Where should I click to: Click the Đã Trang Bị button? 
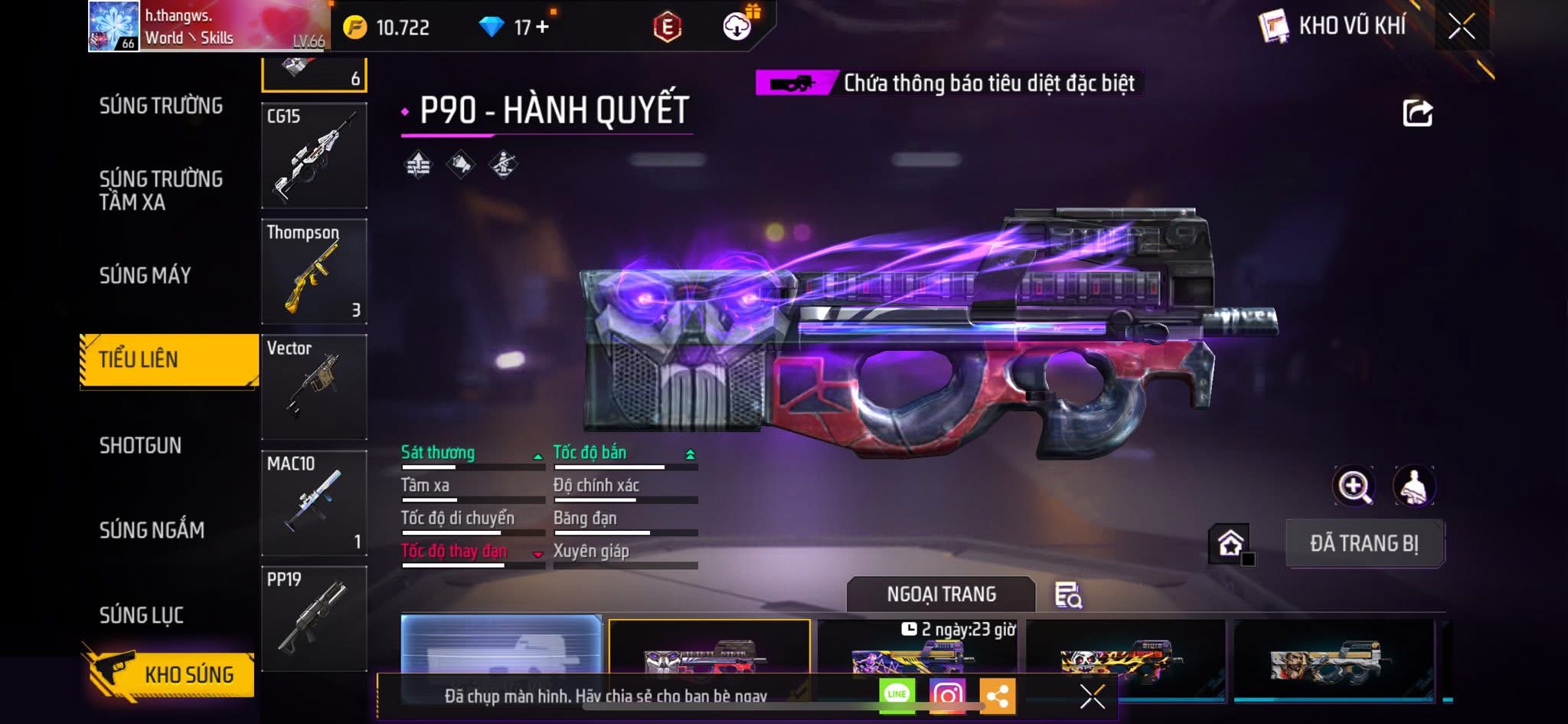pos(1364,543)
